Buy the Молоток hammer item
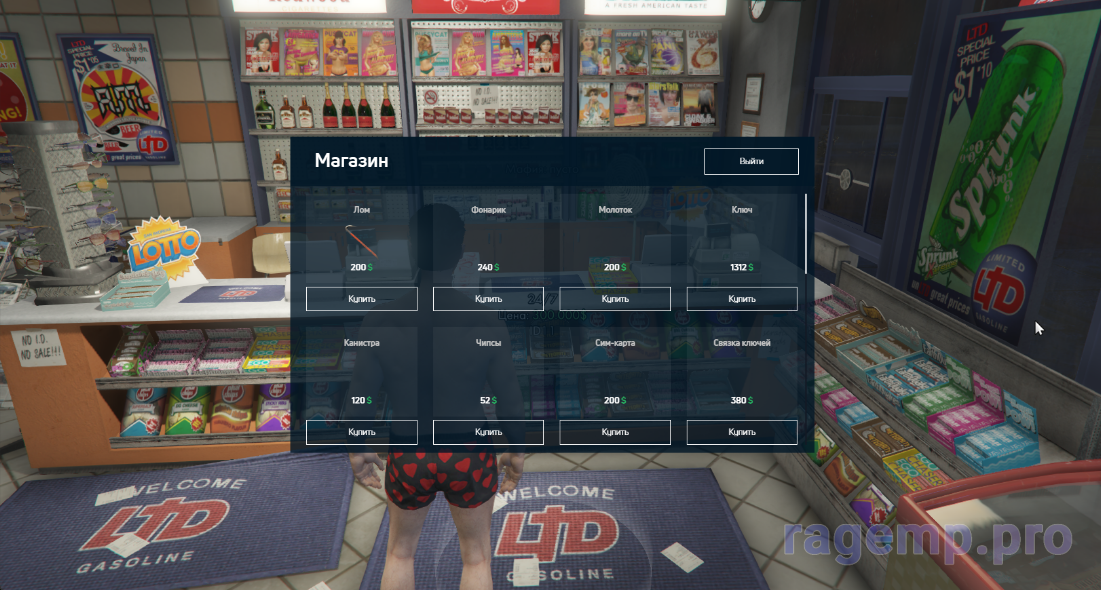 click(615, 299)
